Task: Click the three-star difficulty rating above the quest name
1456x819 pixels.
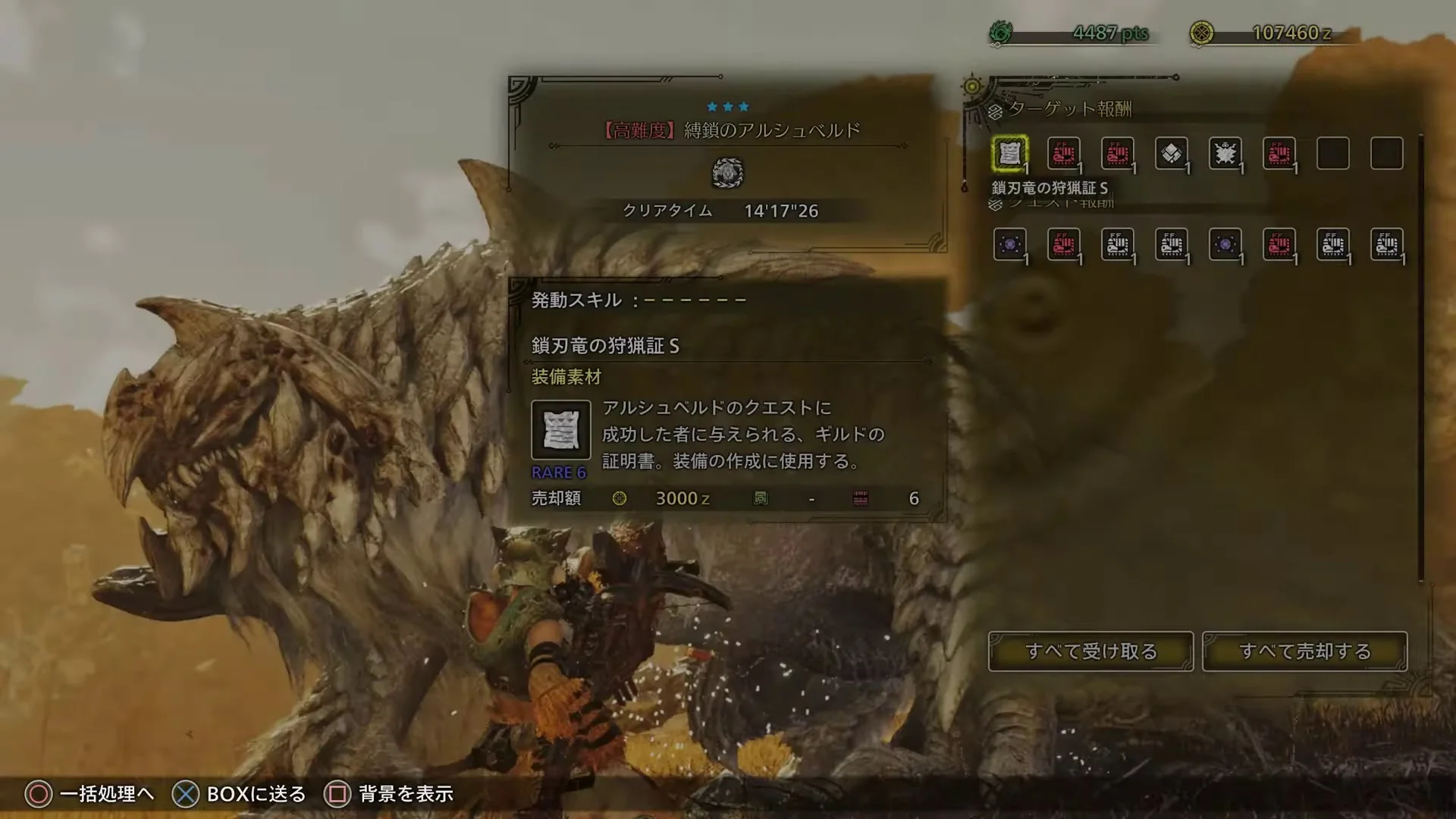Action: coord(726,106)
